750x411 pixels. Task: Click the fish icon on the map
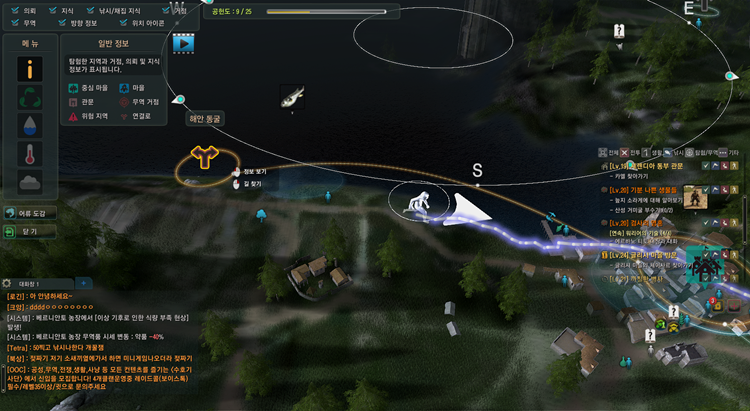pyautogui.click(x=292, y=97)
